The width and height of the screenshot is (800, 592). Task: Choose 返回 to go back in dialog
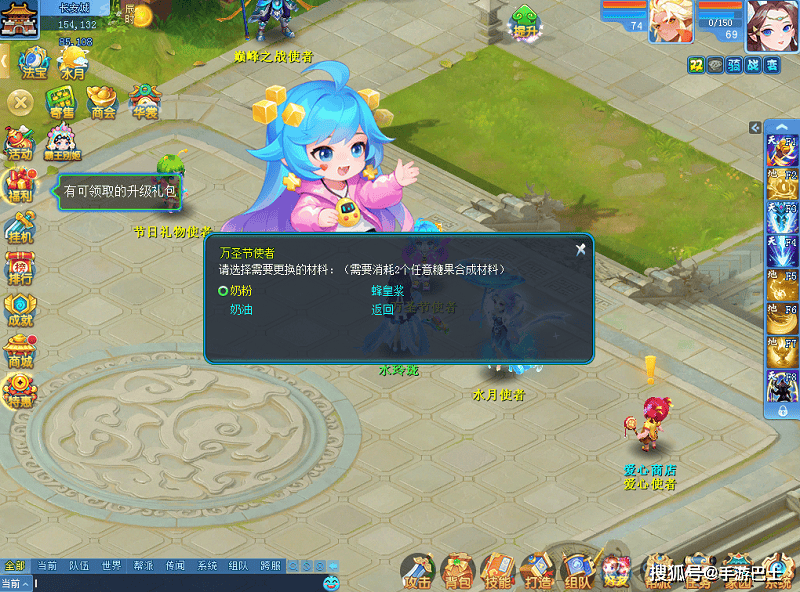(383, 310)
